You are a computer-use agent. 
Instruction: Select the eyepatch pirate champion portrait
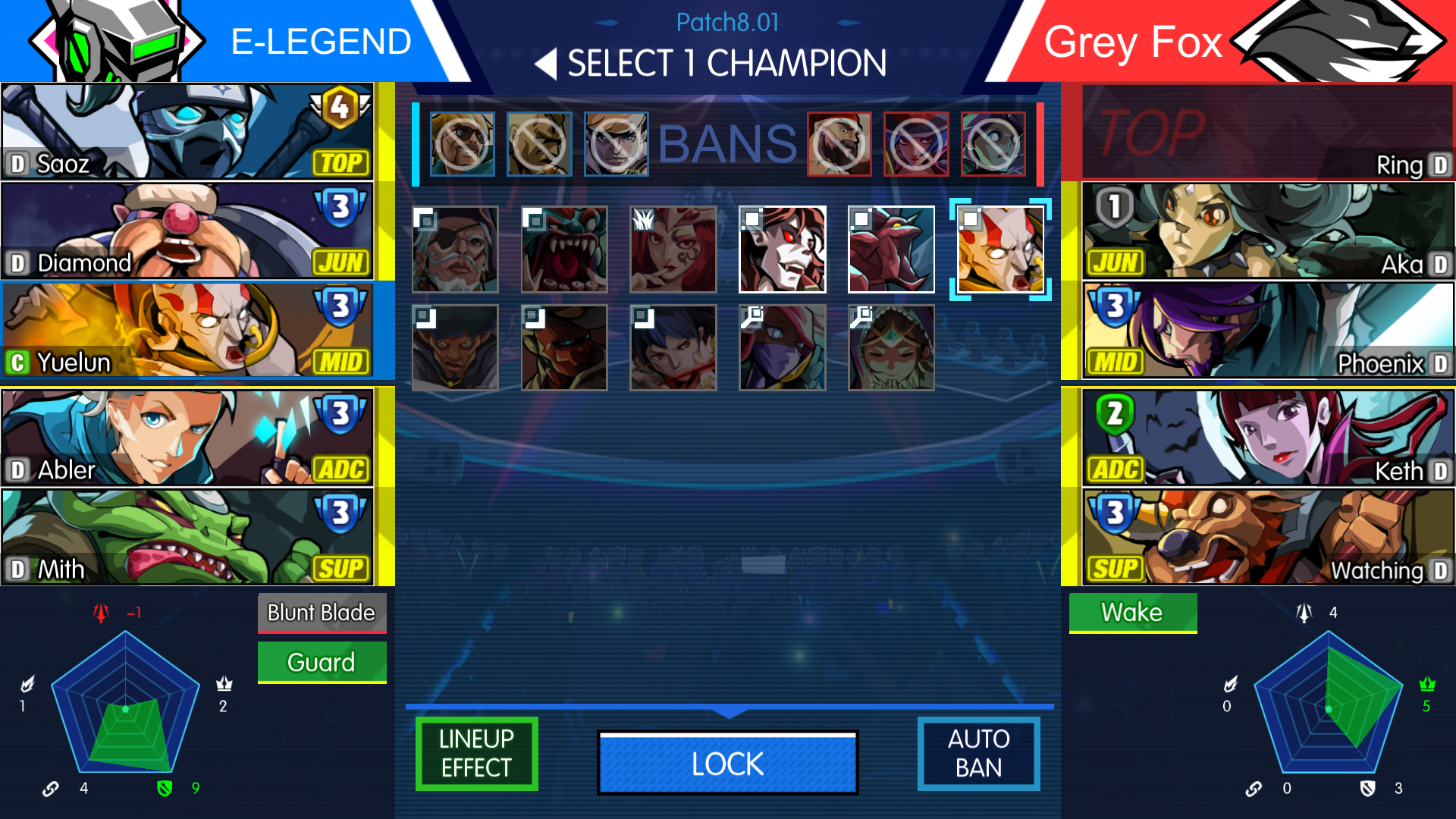[x=455, y=249]
